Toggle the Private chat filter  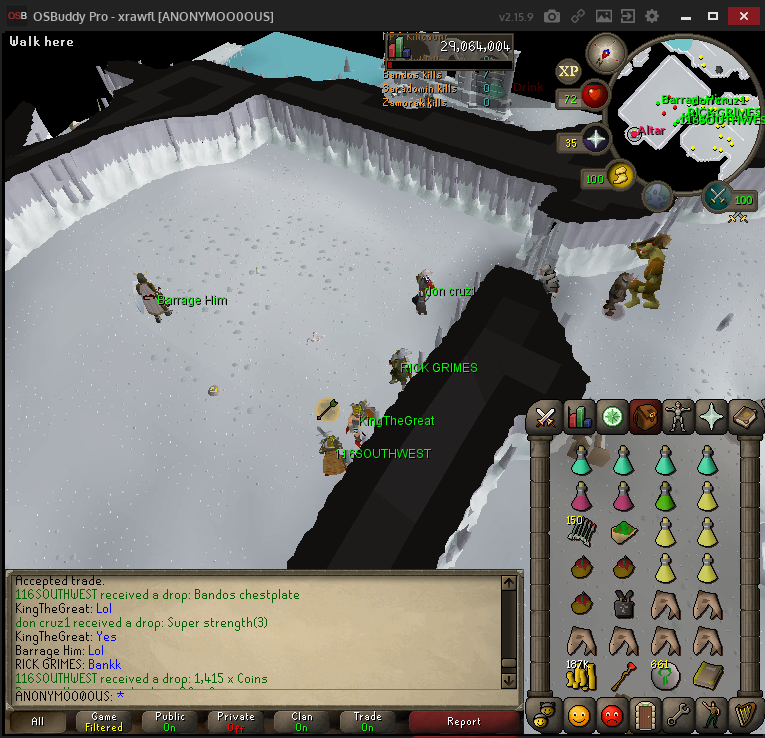[236, 721]
